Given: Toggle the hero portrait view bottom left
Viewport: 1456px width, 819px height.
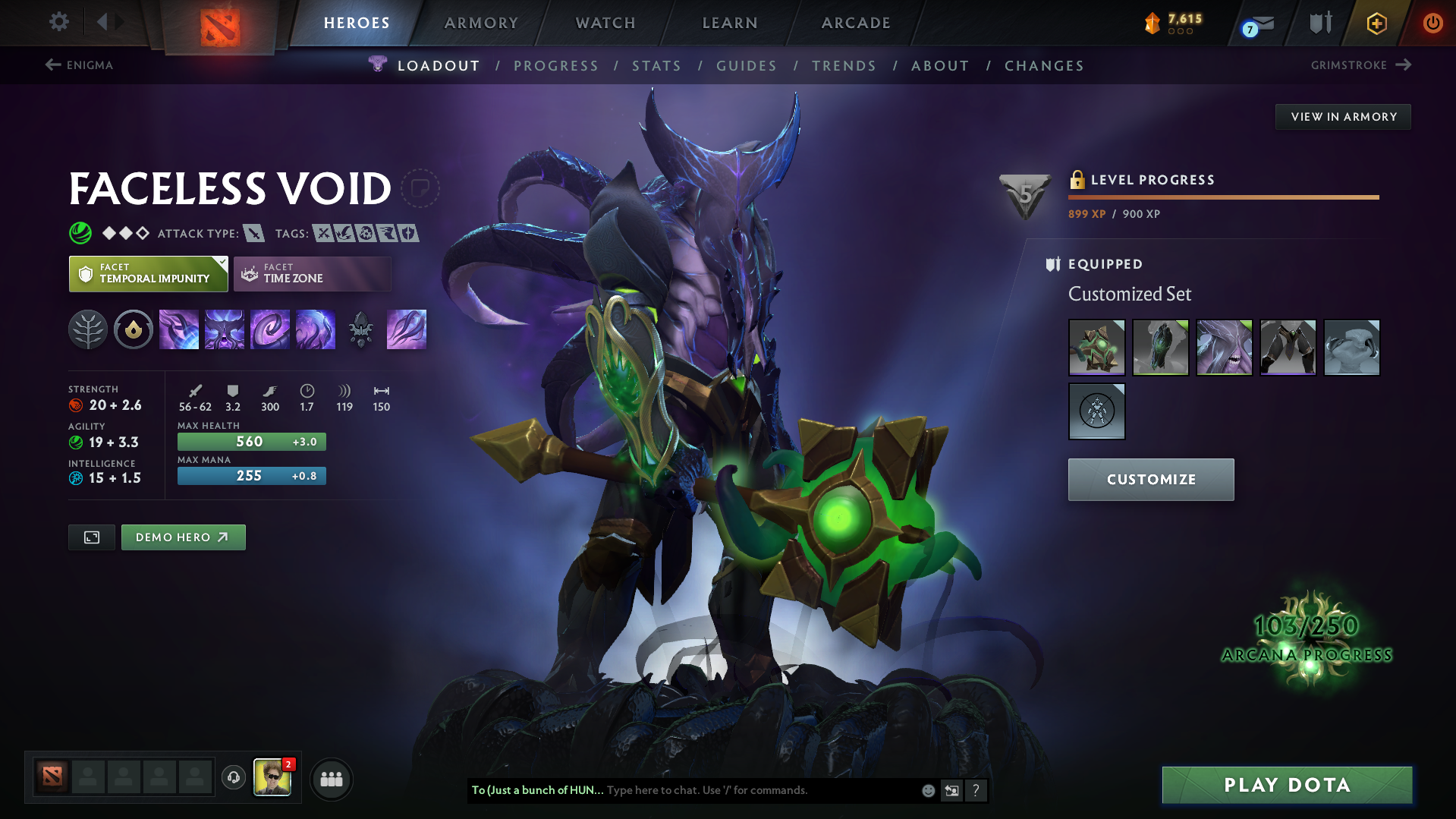Looking at the screenshot, I should pyautogui.click(x=91, y=537).
